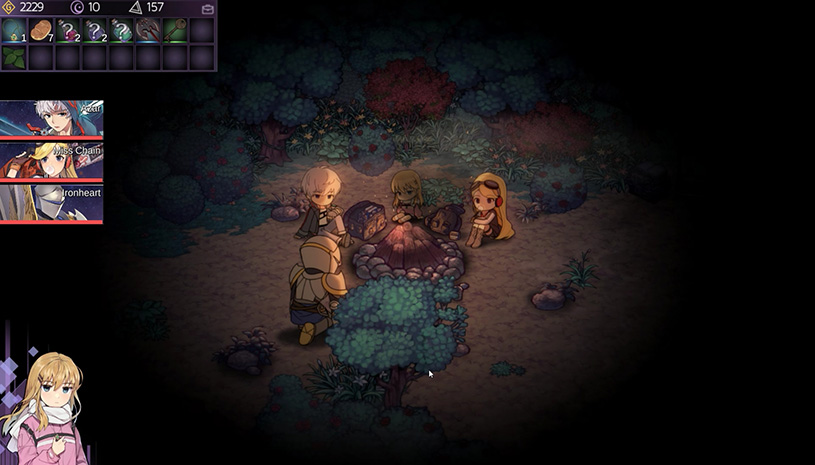Select the white-haired party member portrait
Image resolution: width=815 pixels, height=465 pixels.
[51, 117]
